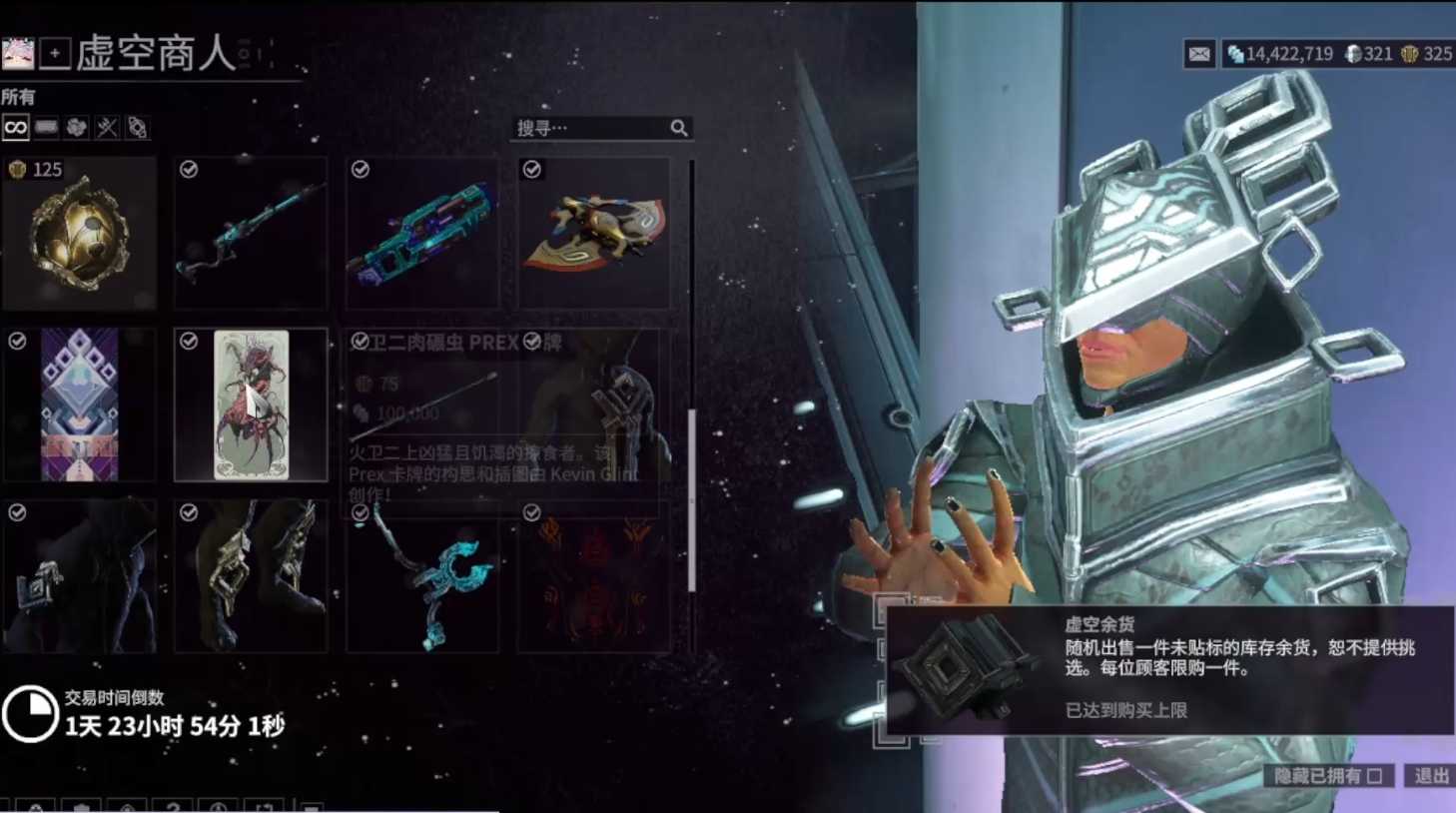This screenshot has width=1456, height=813.
Task: Select the infinity "all items" filter icon
Action: point(15,128)
